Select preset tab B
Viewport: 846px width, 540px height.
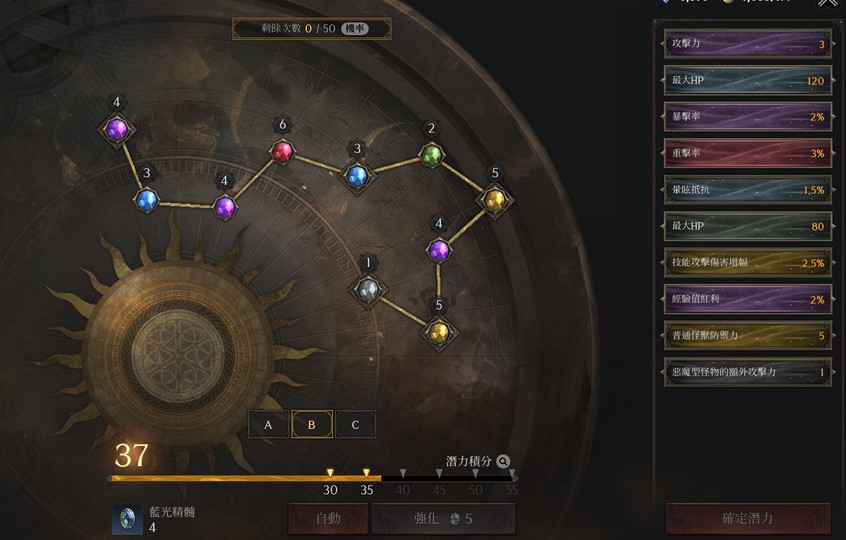tap(312, 424)
